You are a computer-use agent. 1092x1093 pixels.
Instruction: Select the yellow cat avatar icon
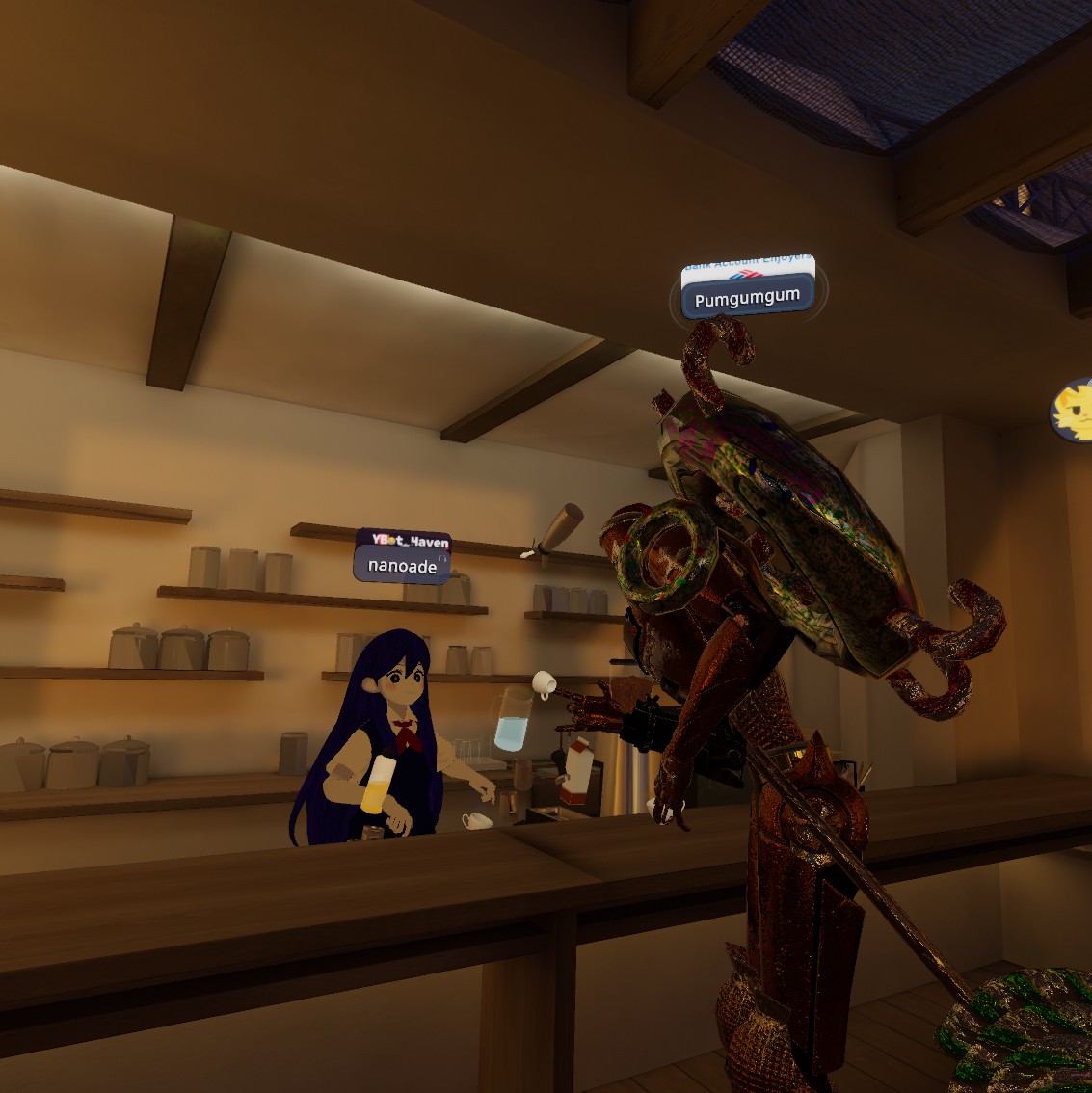[1073, 412]
